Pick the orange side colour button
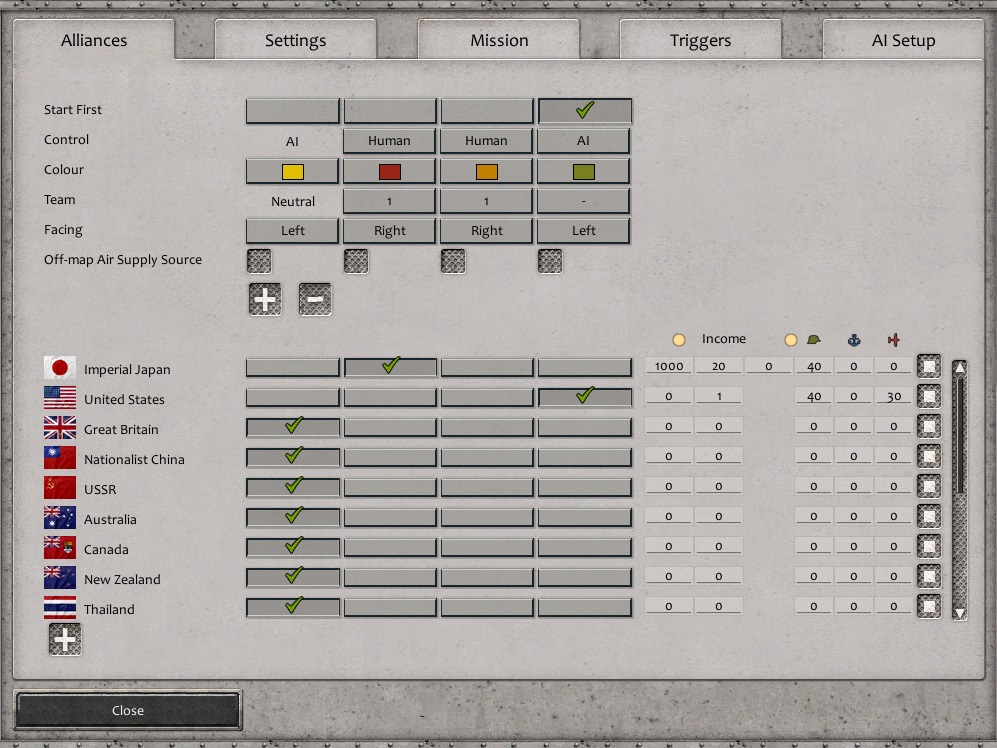 coord(487,171)
